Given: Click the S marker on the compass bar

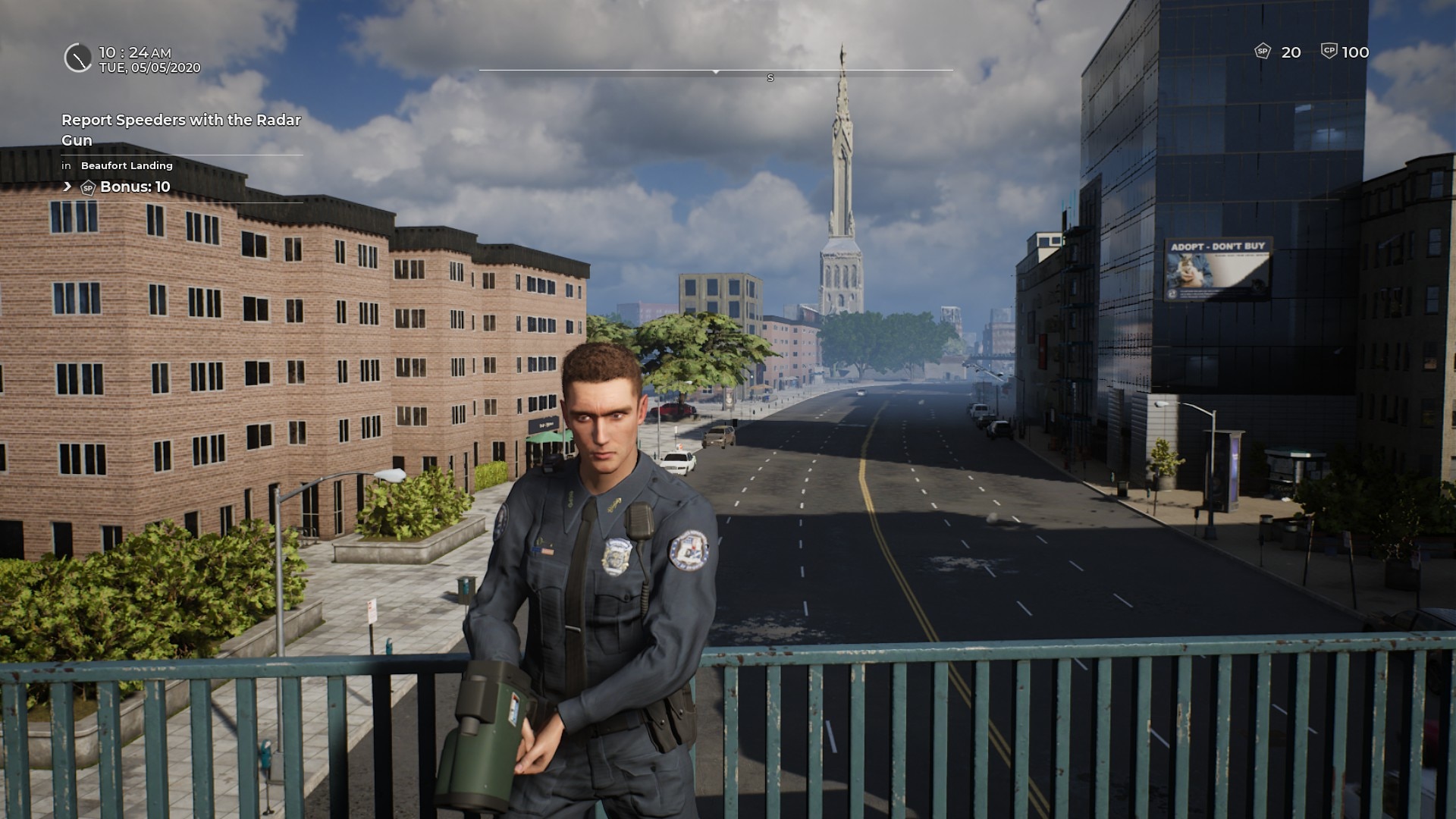Looking at the screenshot, I should pyautogui.click(x=770, y=77).
